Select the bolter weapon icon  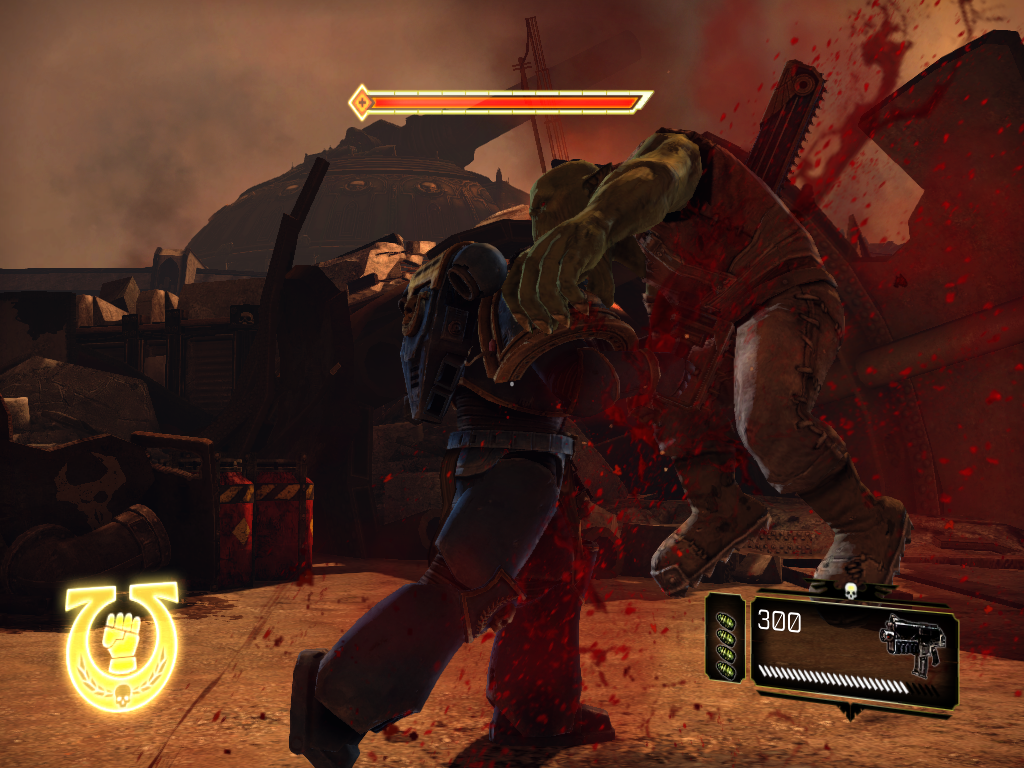point(911,641)
